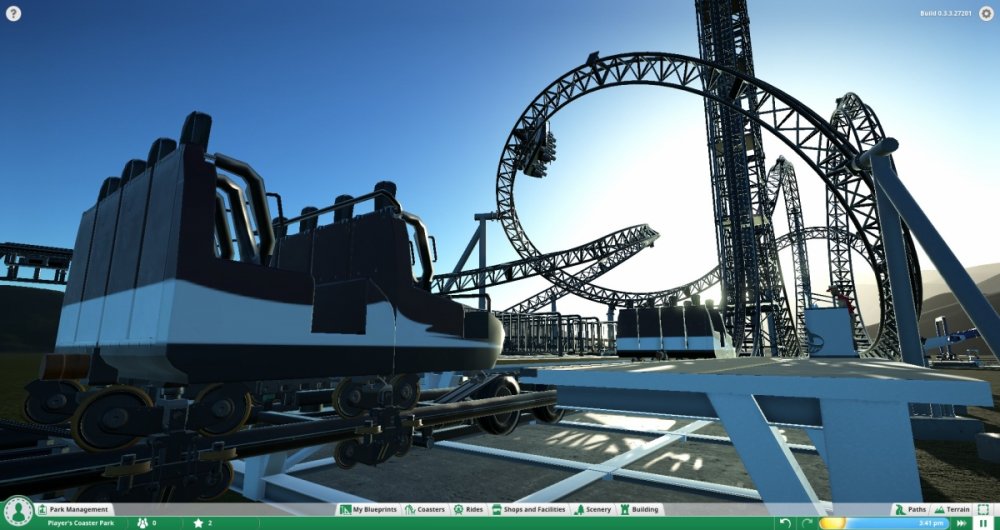This screenshot has width=1000, height=530.
Task: Open the Park Management tab
Action: click(x=73, y=509)
